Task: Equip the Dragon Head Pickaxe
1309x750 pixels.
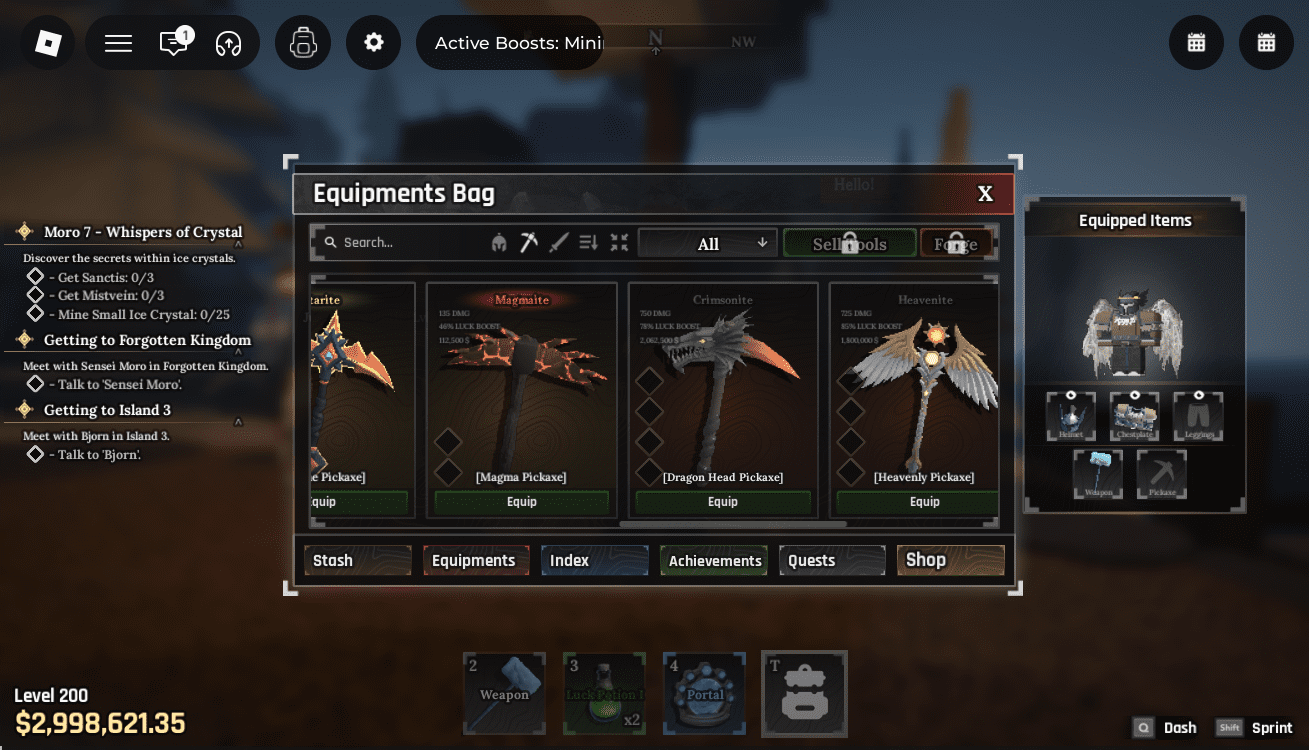Action: [722, 501]
